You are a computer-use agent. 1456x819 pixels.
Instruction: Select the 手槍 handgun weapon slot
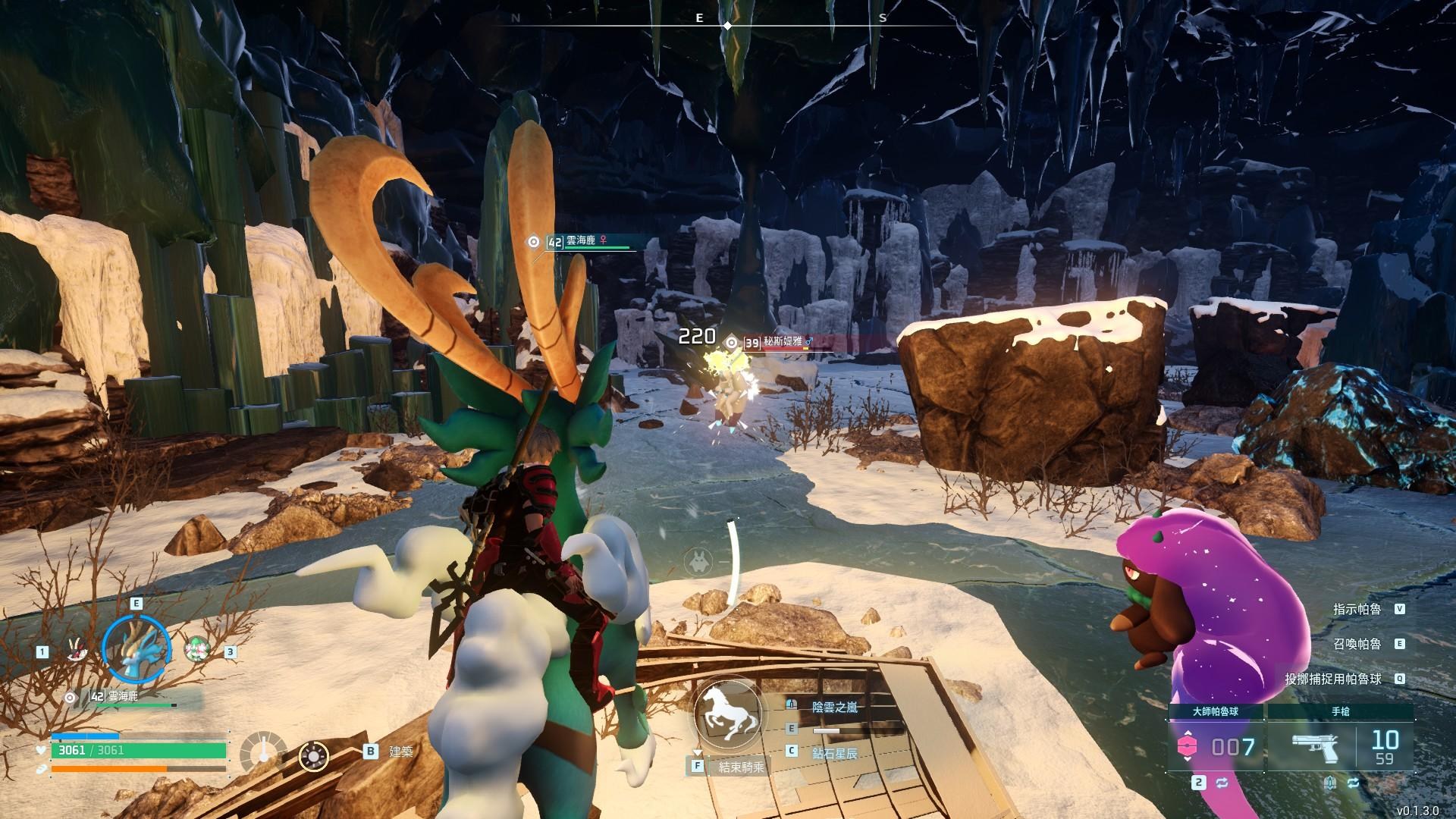pos(1340,747)
